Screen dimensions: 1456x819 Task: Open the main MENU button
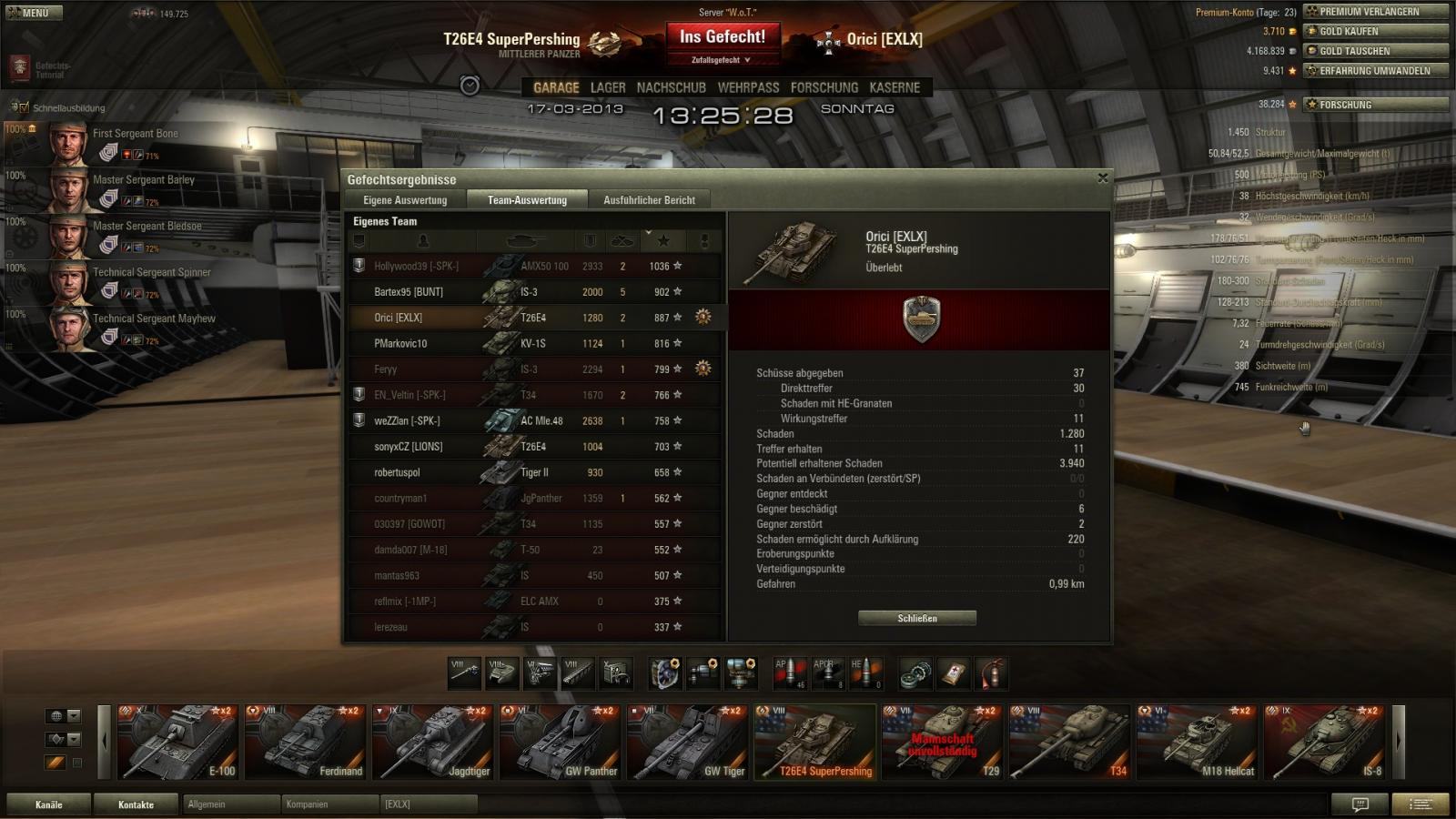[35, 13]
